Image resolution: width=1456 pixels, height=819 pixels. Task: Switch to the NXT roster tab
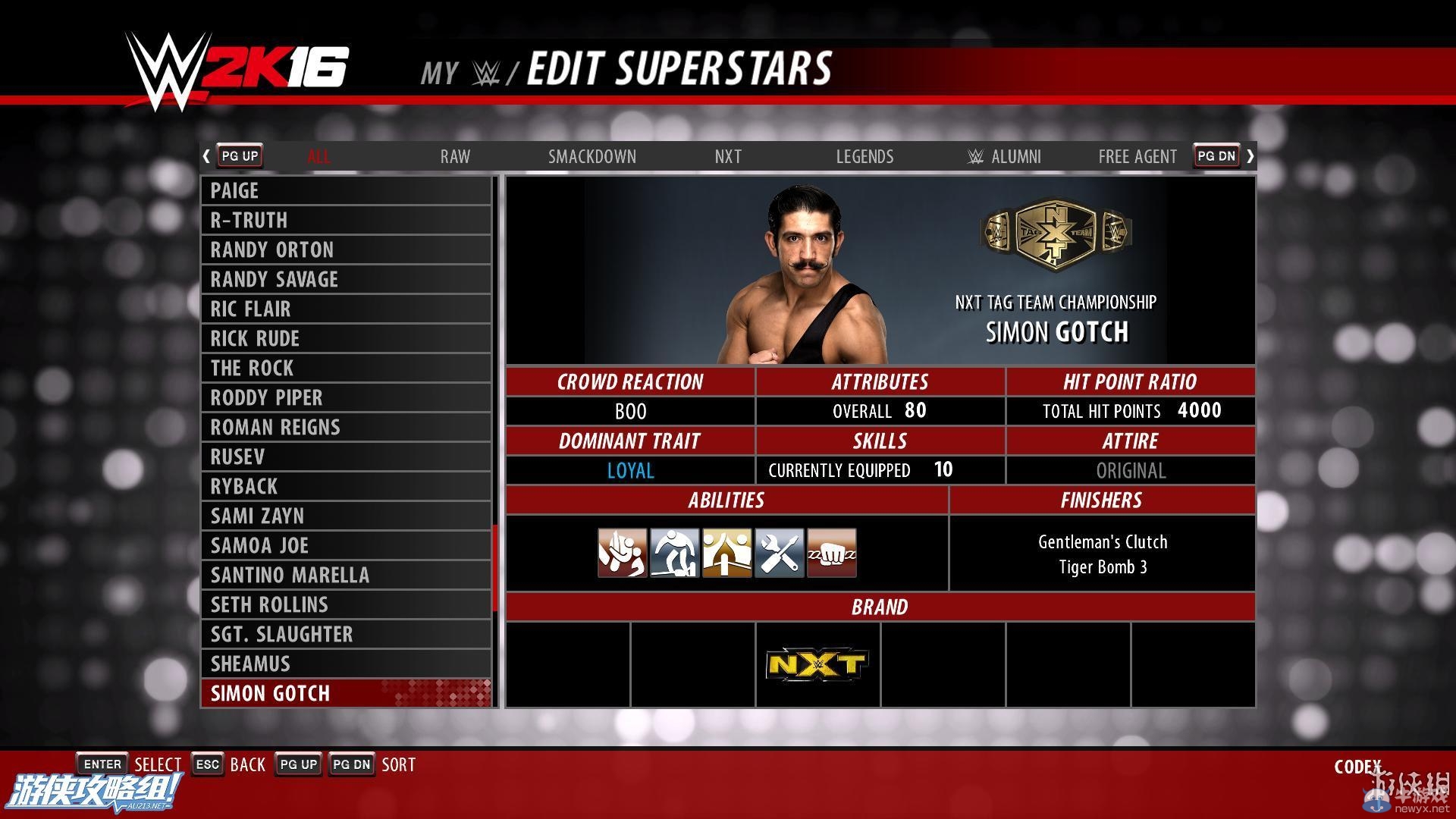728,157
